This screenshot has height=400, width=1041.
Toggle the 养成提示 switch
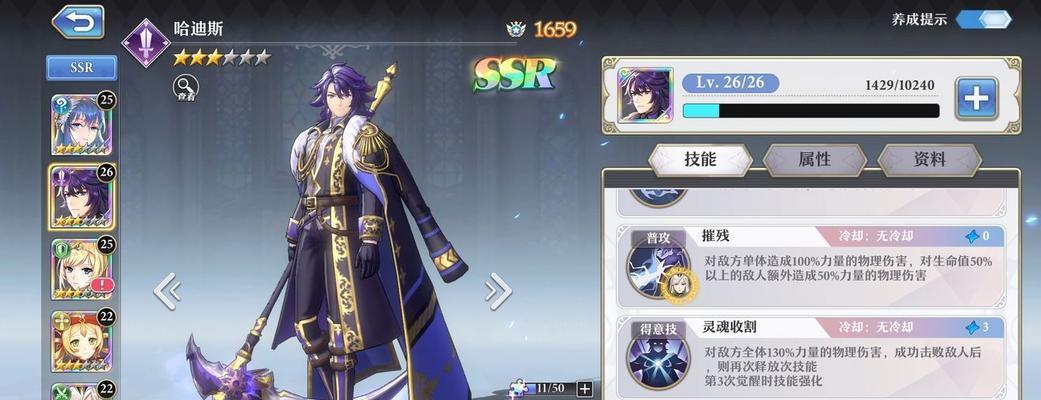pyautogui.click(x=984, y=19)
